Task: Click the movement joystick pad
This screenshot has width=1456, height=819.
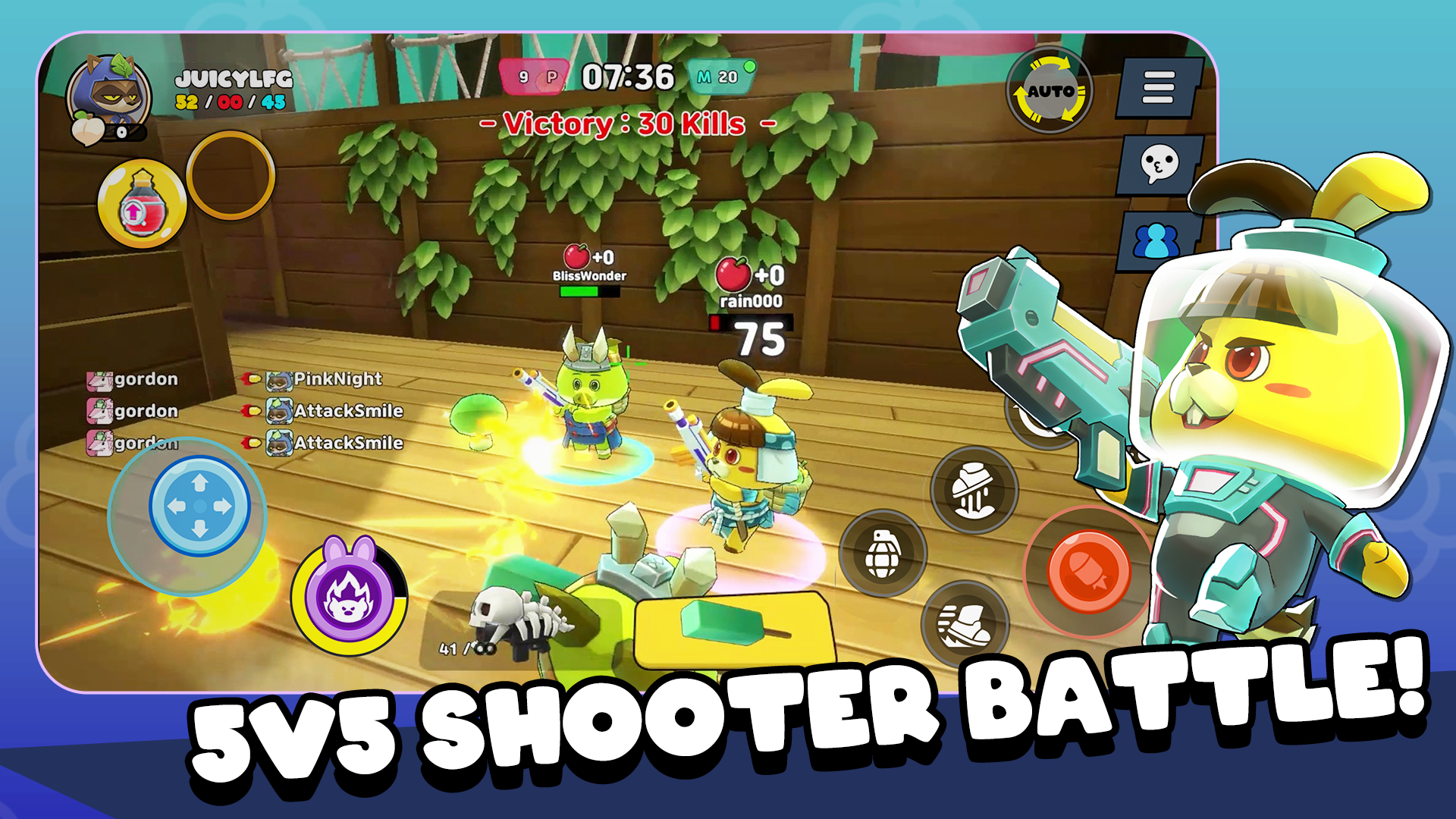Action: [199, 506]
